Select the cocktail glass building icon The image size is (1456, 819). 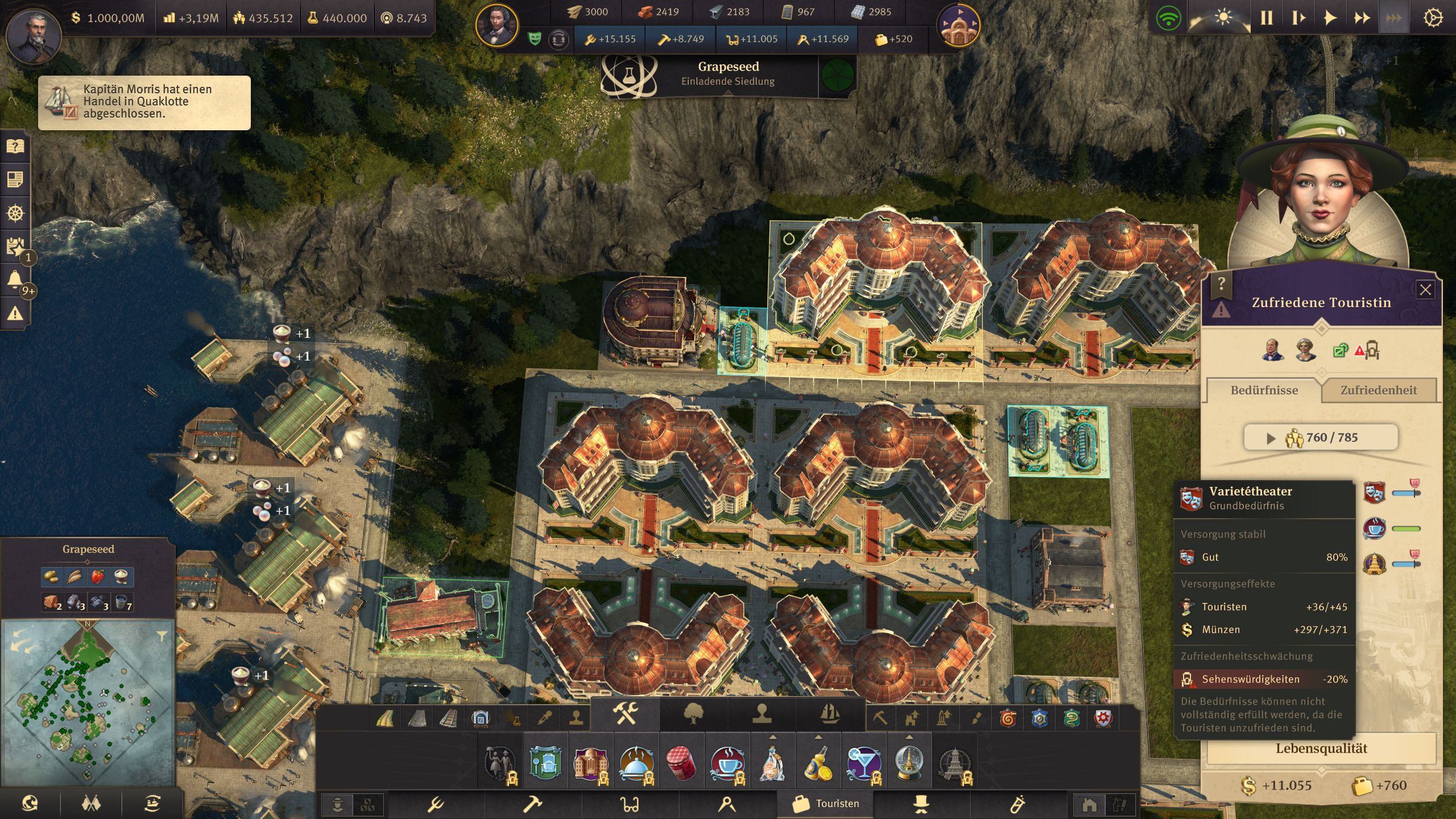pos(863,763)
